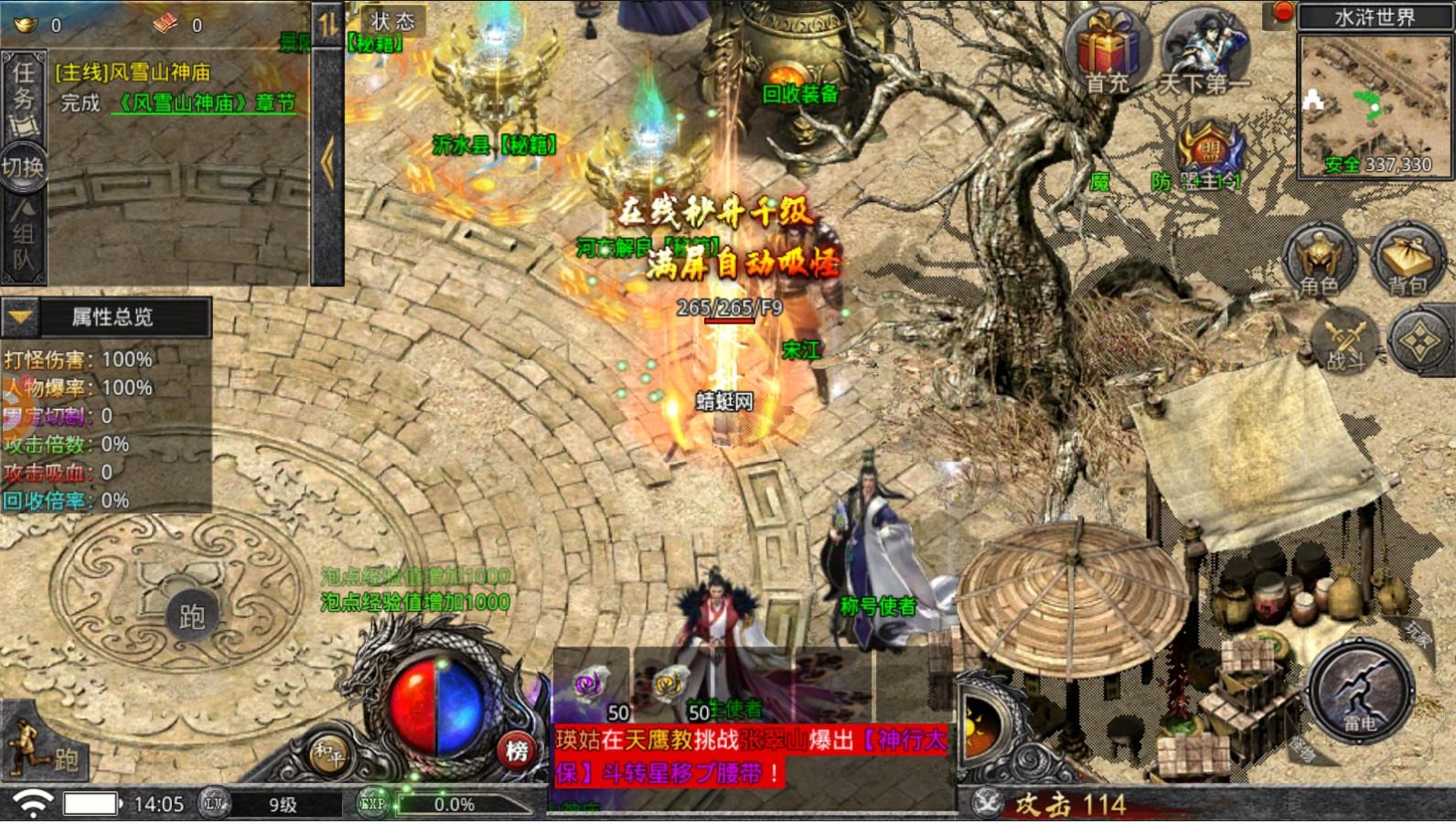Cast the 雷电 lightning skill

coord(1359,692)
